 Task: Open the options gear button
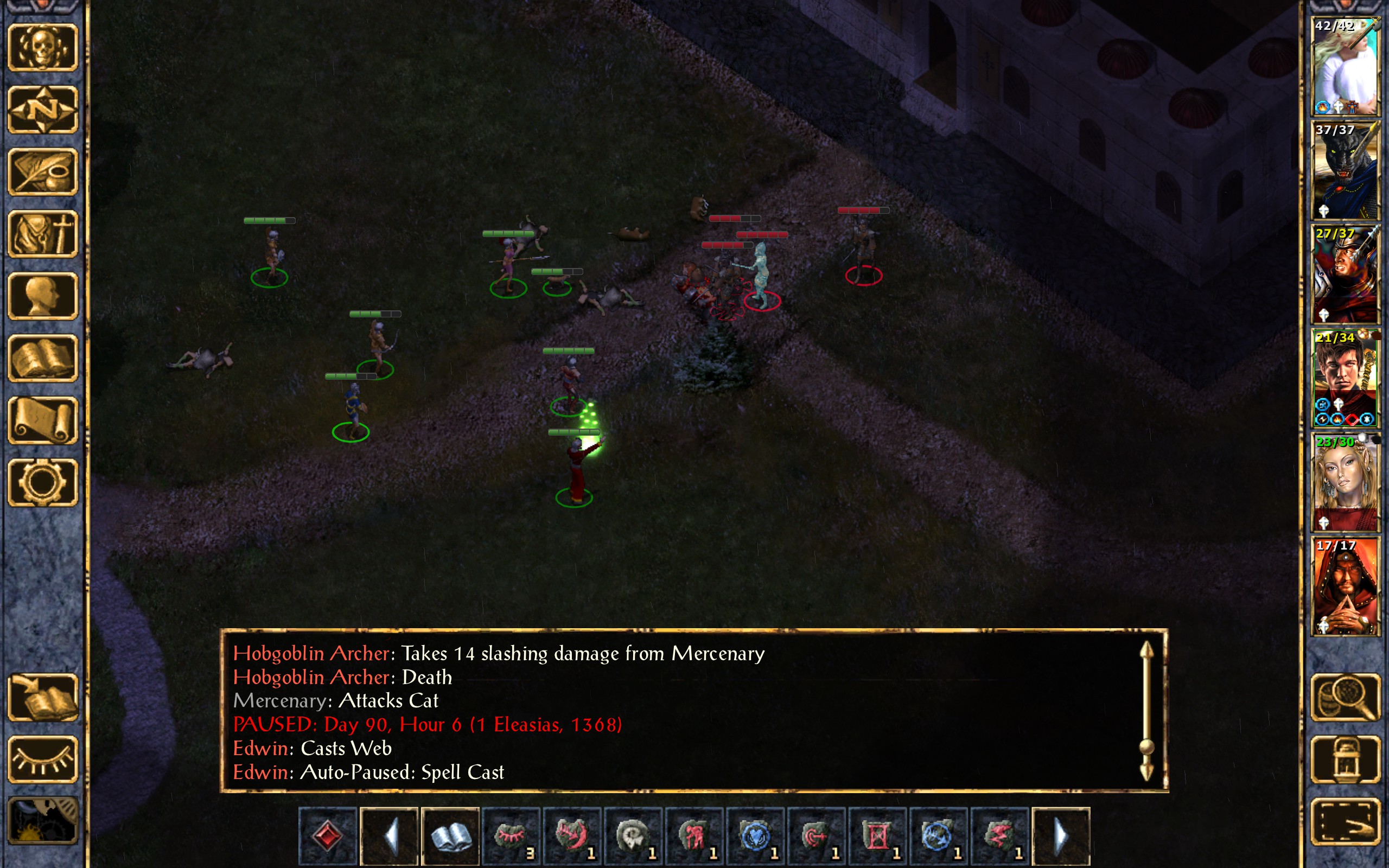(x=42, y=482)
